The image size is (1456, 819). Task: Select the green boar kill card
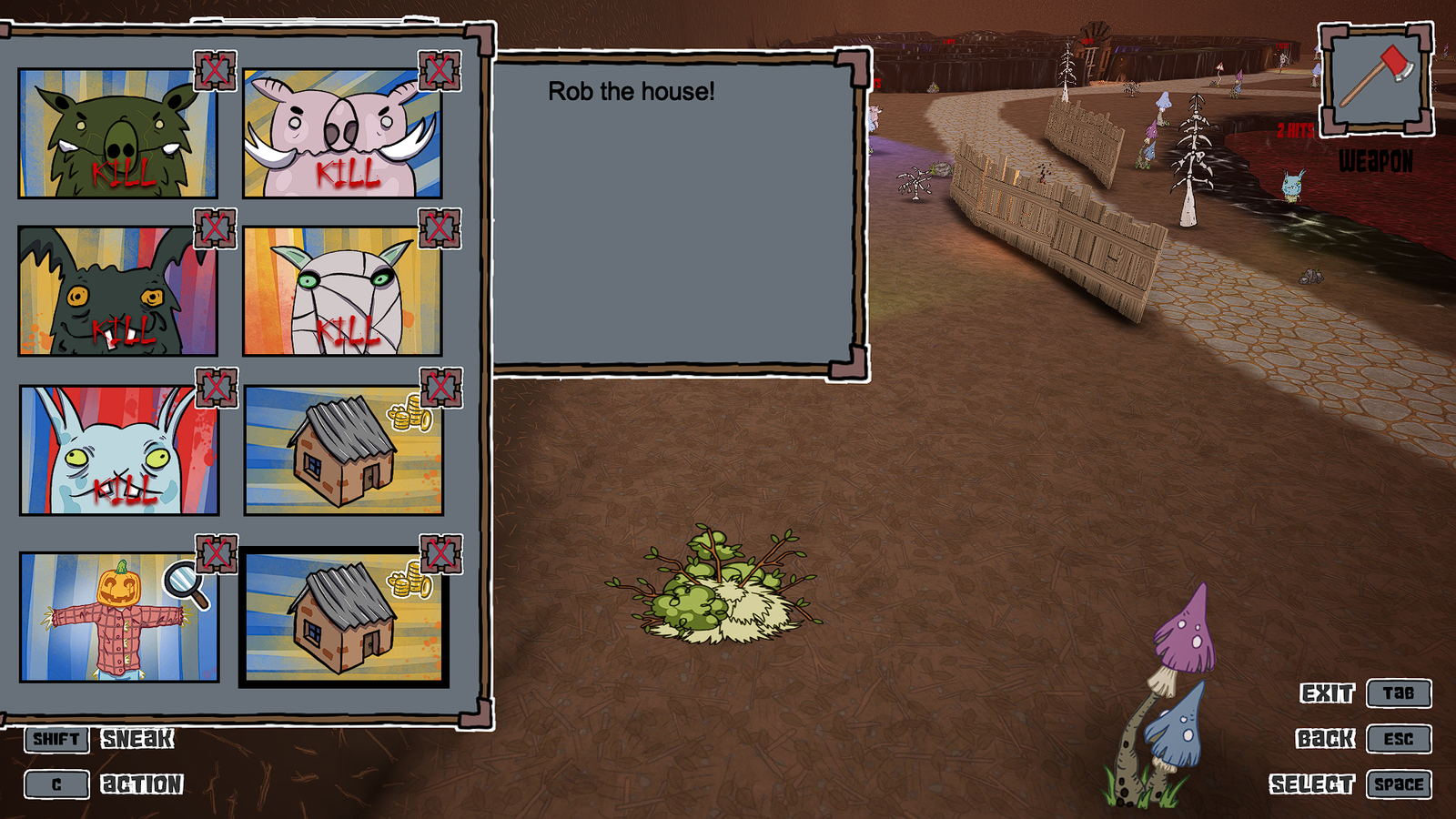pos(117,133)
